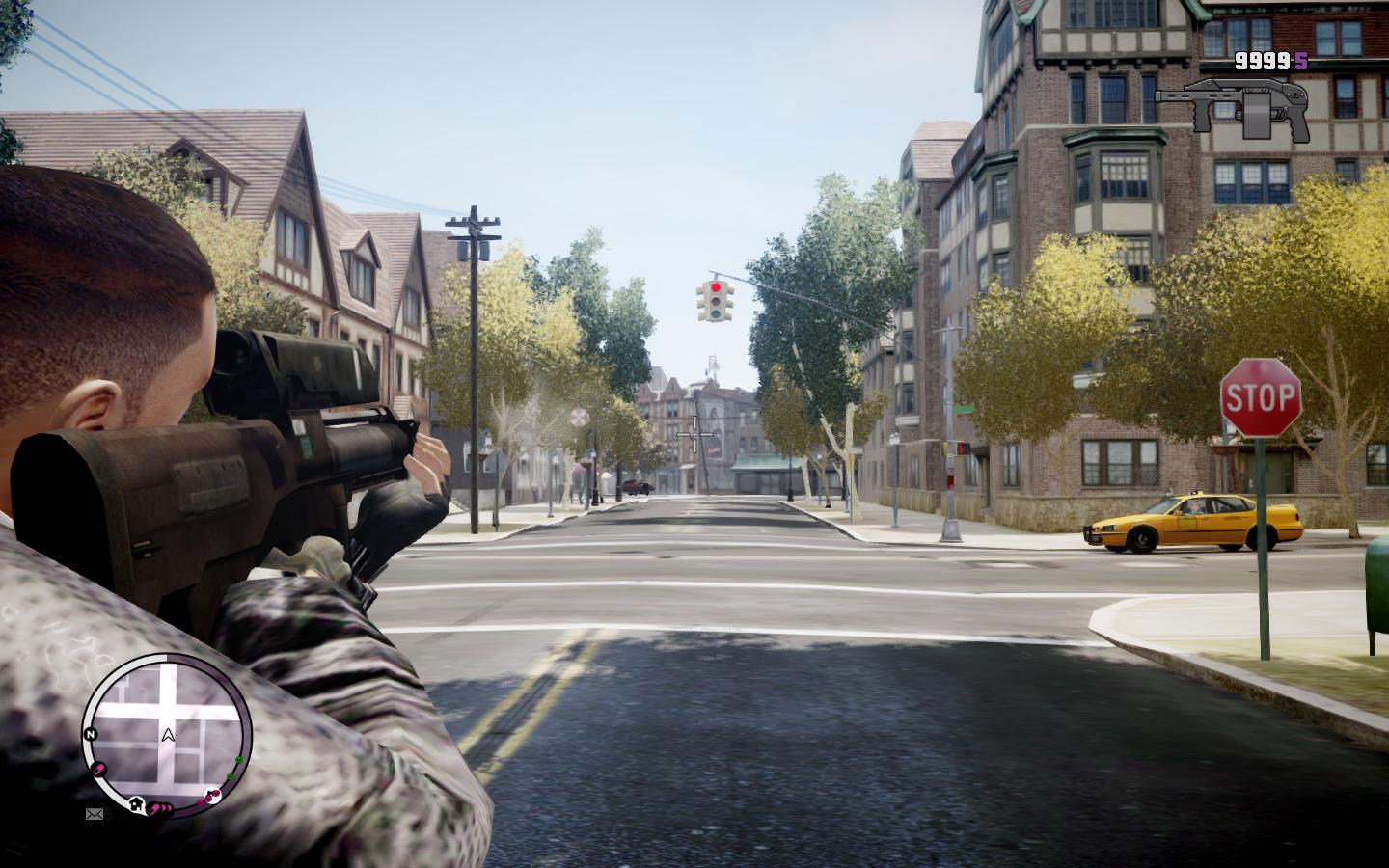1389x868 pixels.
Task: Click the circular minimap radar
Action: (167, 733)
